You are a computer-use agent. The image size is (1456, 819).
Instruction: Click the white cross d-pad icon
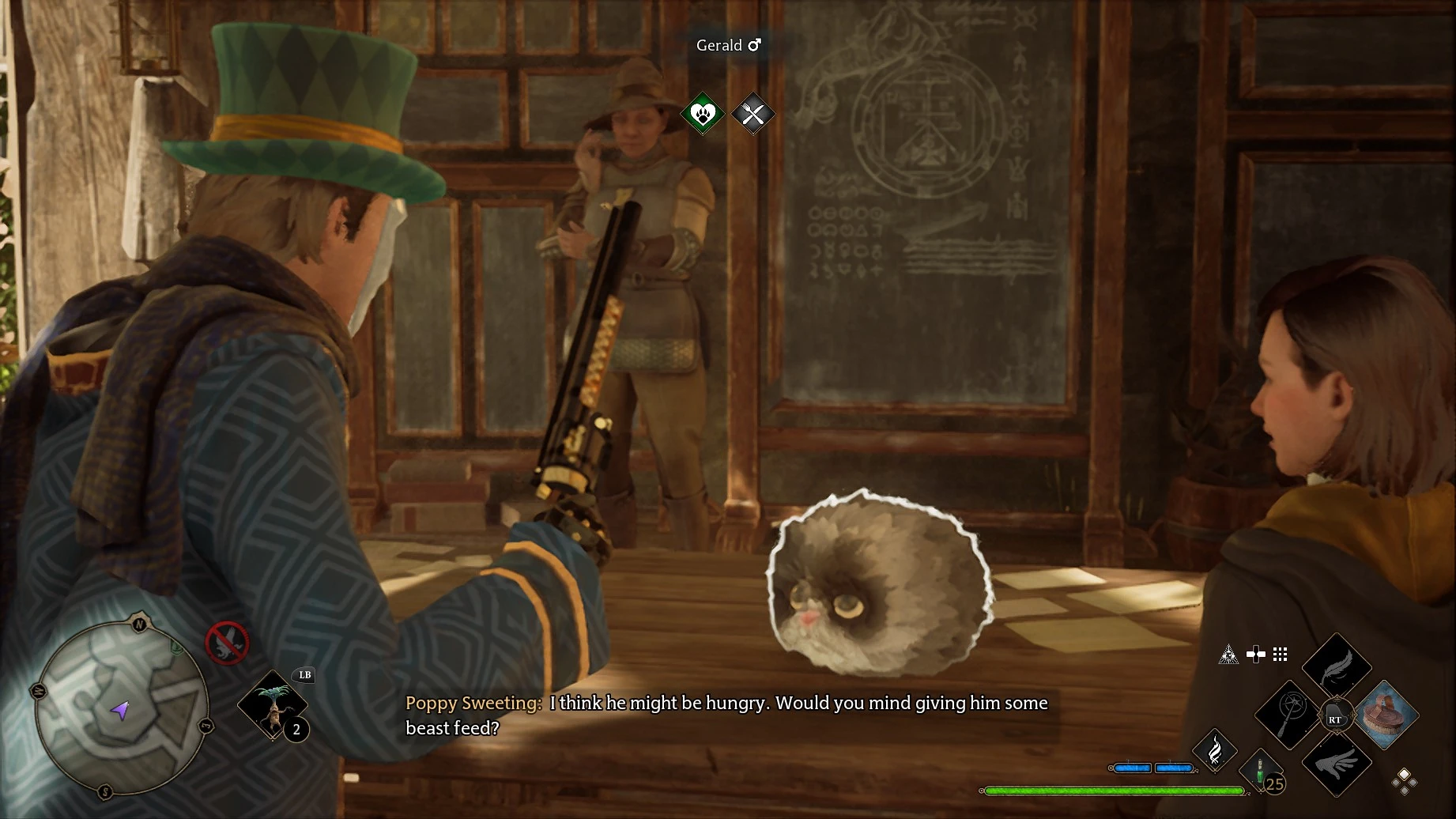coord(1255,654)
